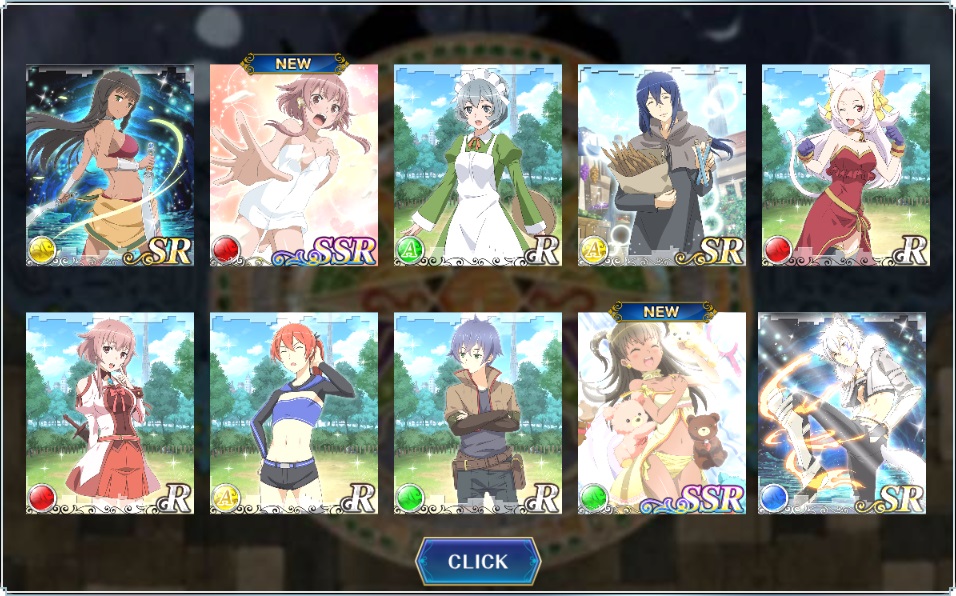Select the orange-haired girl in sportswear R card
Viewport: 956px width, 596px height.
point(294,413)
